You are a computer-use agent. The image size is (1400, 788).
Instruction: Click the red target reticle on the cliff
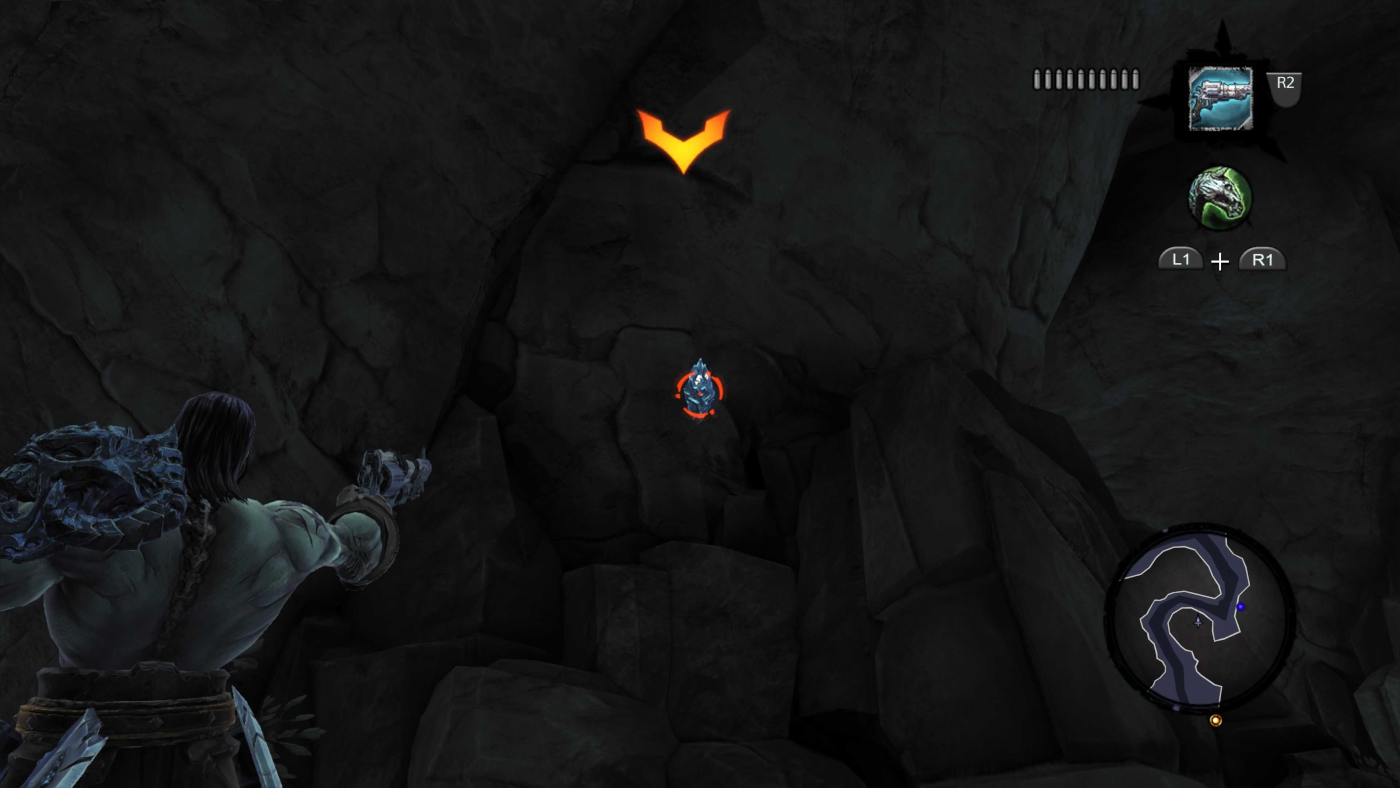pos(702,390)
